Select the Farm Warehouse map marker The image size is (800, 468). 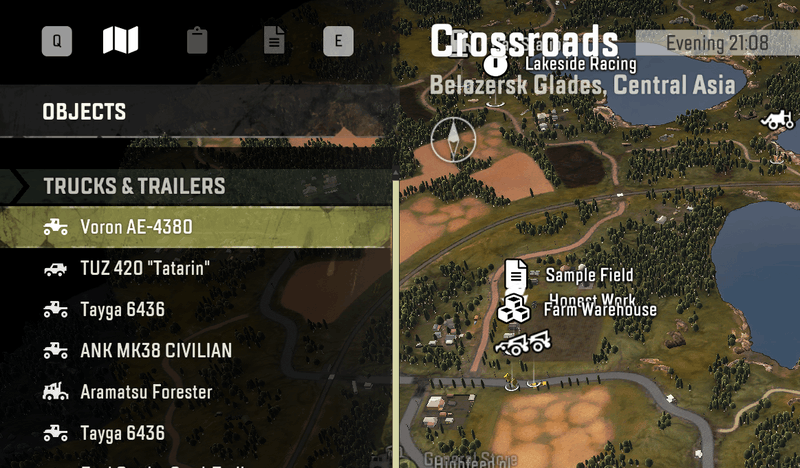(513, 309)
